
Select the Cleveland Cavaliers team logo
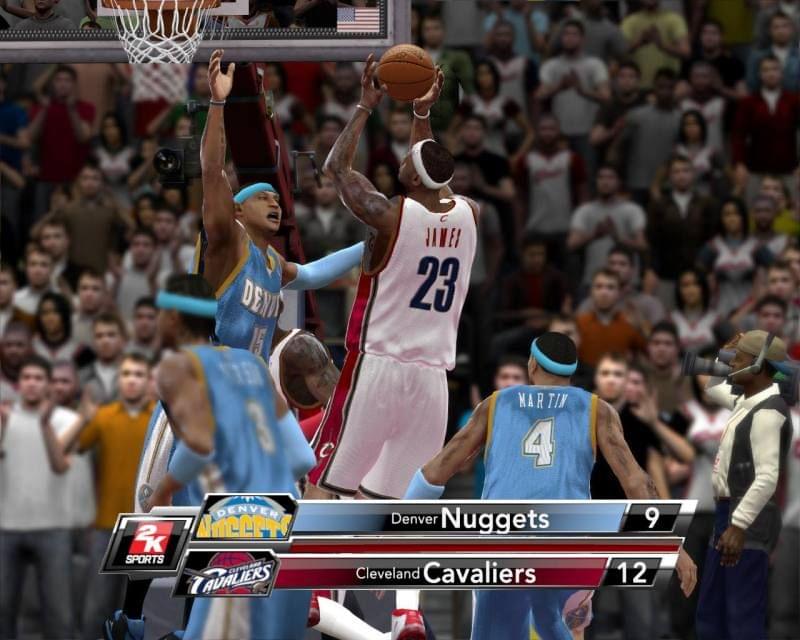(229, 575)
